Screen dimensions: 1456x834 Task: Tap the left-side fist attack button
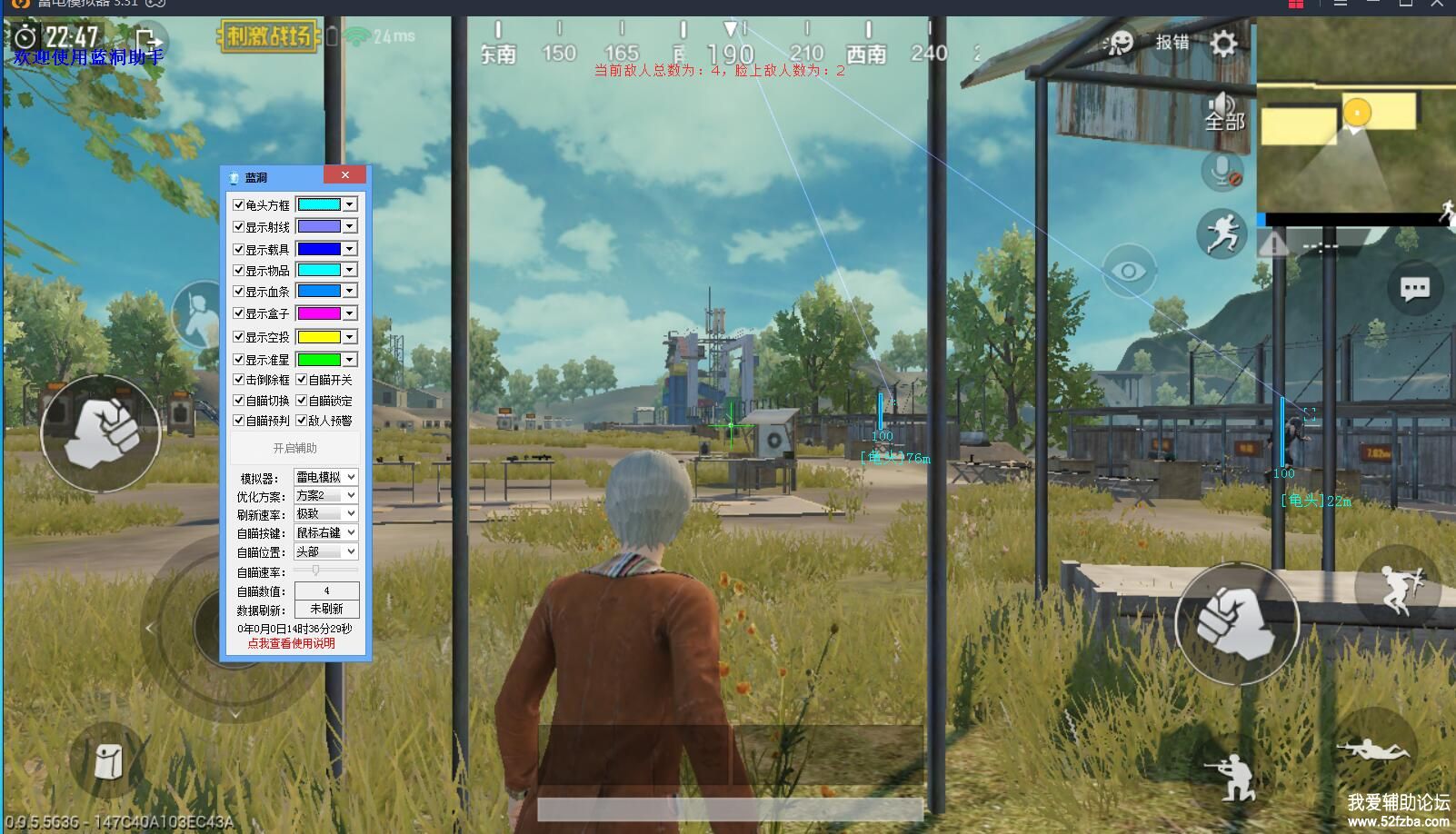[x=101, y=433]
